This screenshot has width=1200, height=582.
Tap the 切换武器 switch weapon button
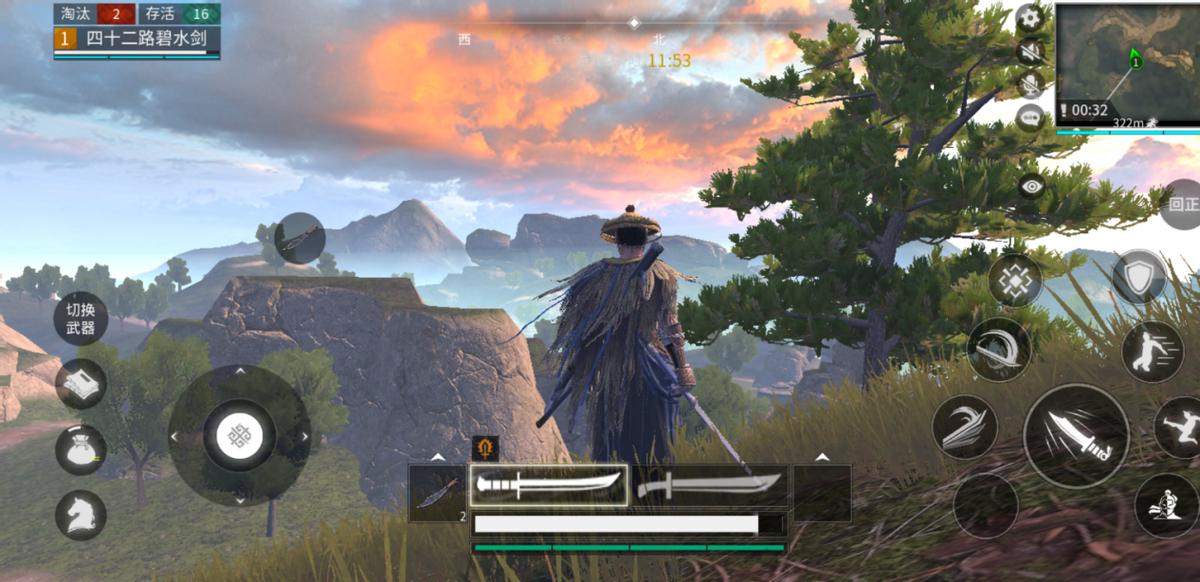click(x=81, y=319)
